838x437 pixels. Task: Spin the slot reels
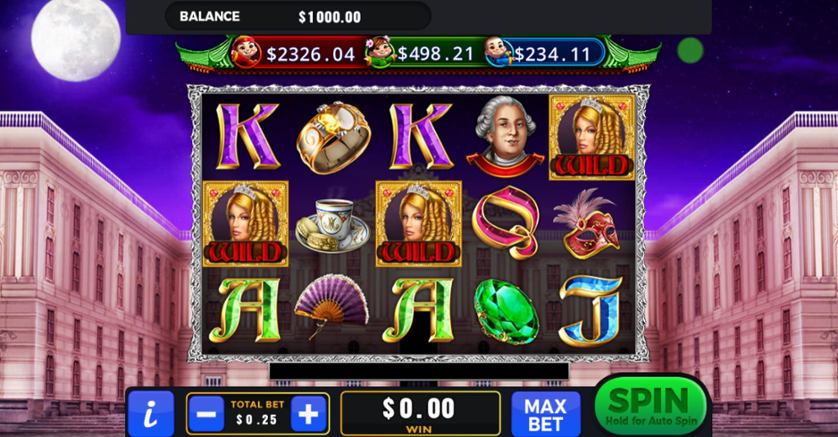649,405
